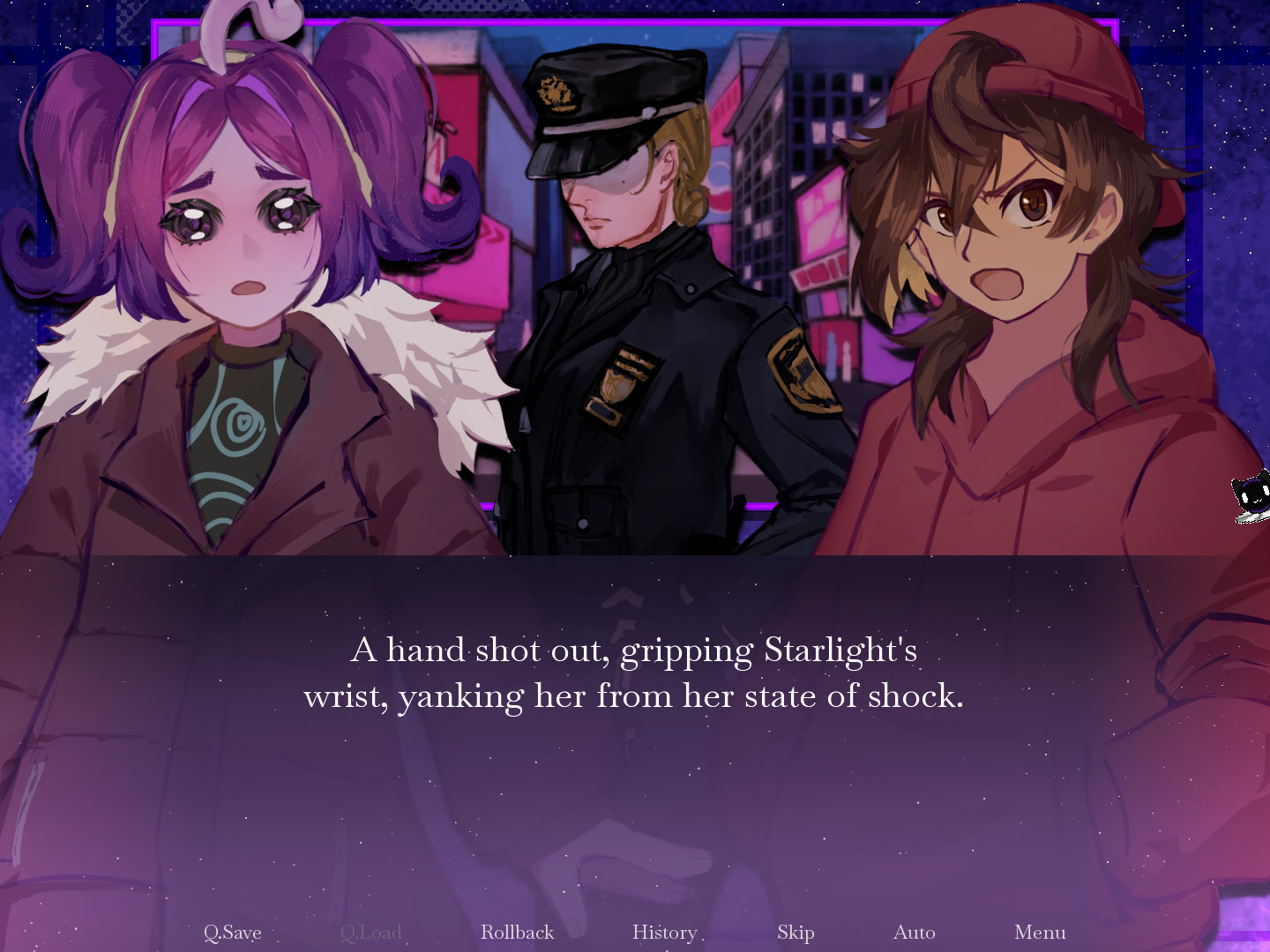Select the Q.Save option to quick save

(x=233, y=932)
